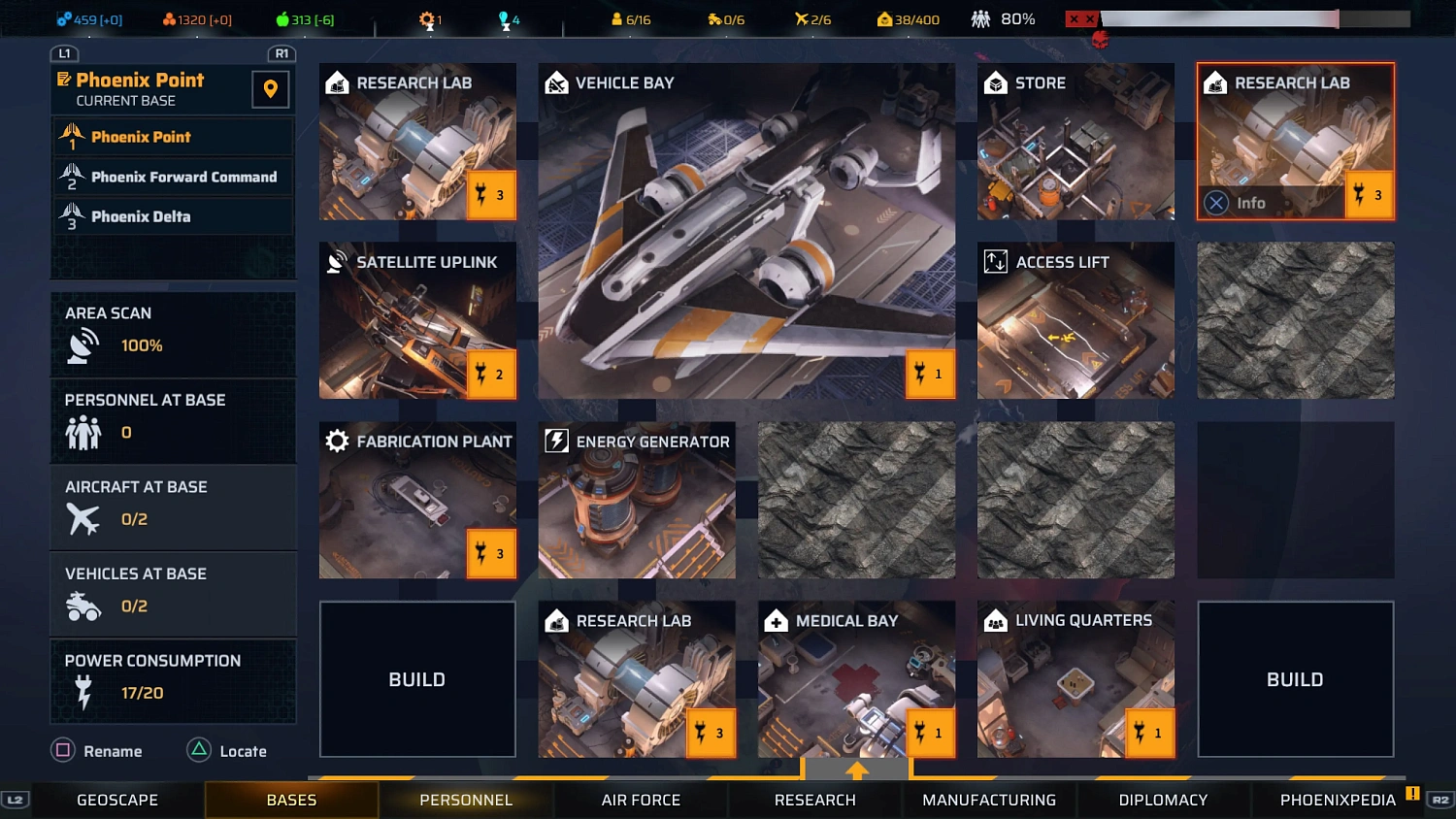Click the empty BUILD slot at bottom left
The width and height of the screenshot is (1456, 819).
point(417,679)
